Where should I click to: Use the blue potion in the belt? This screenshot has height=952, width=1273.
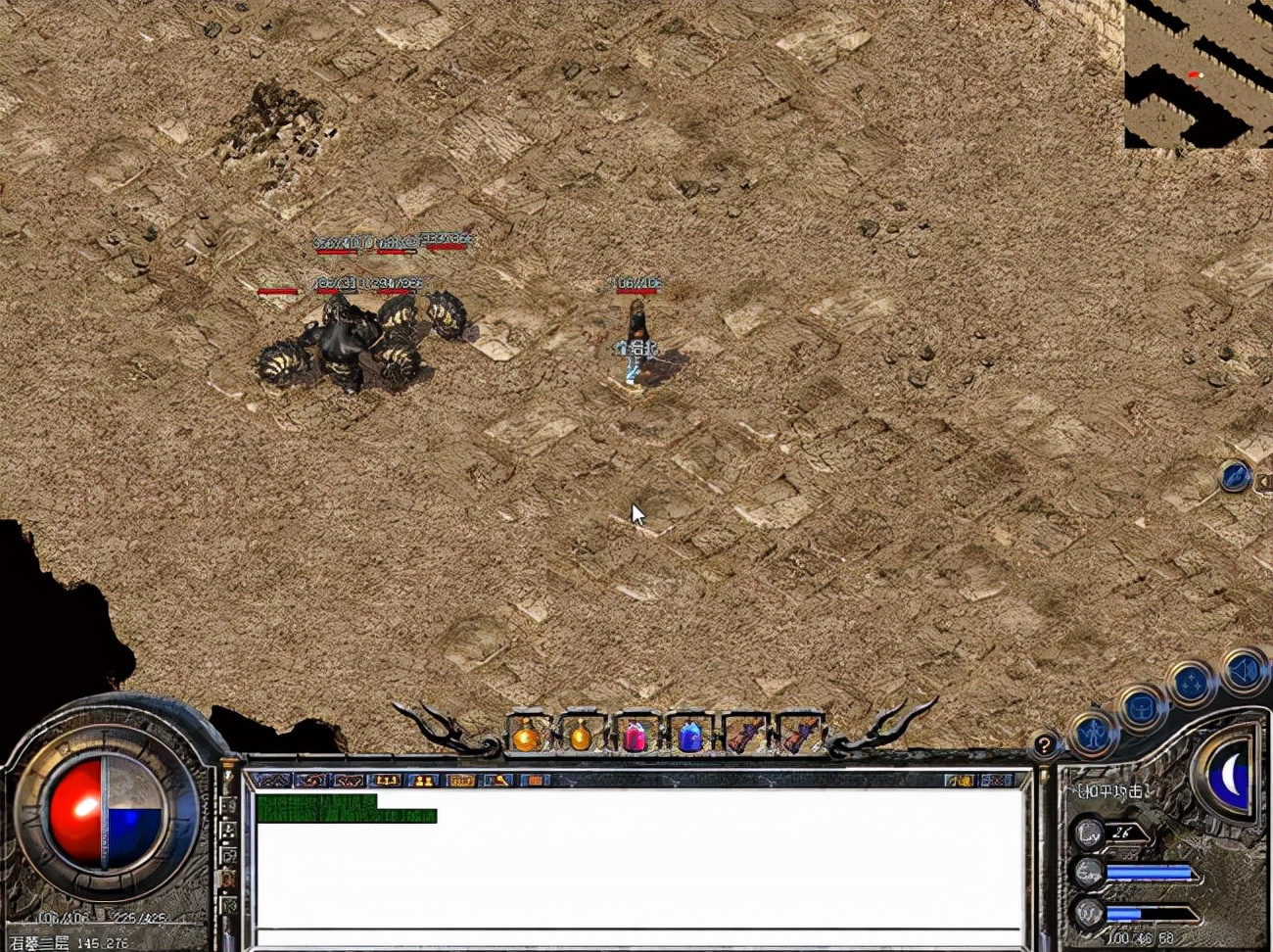[x=689, y=736]
